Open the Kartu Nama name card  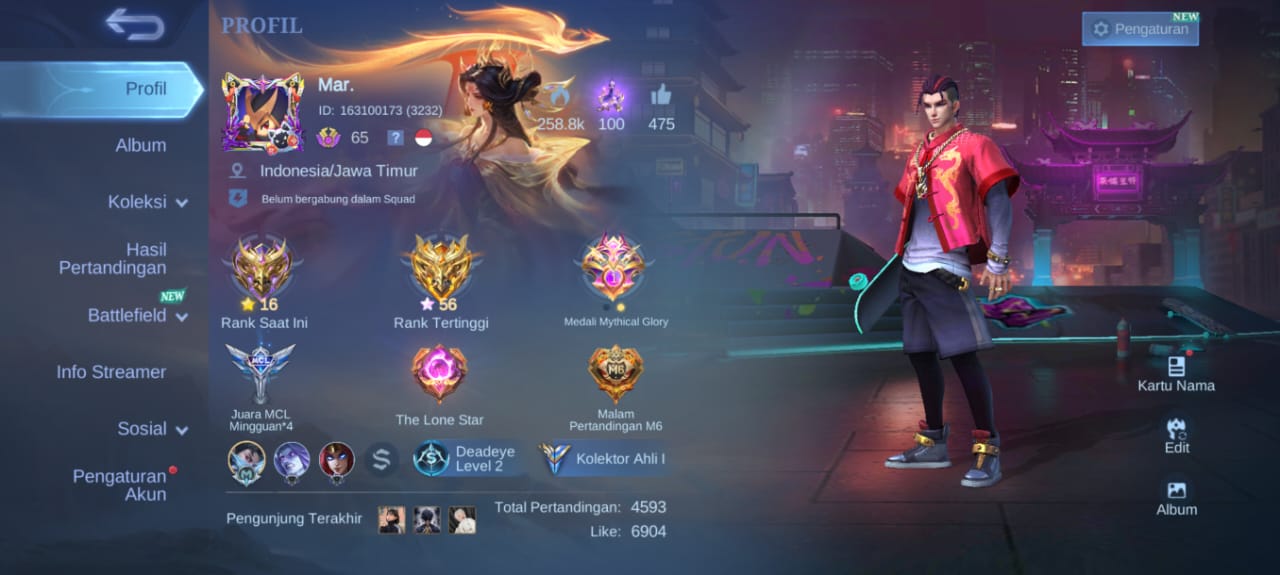1176,373
